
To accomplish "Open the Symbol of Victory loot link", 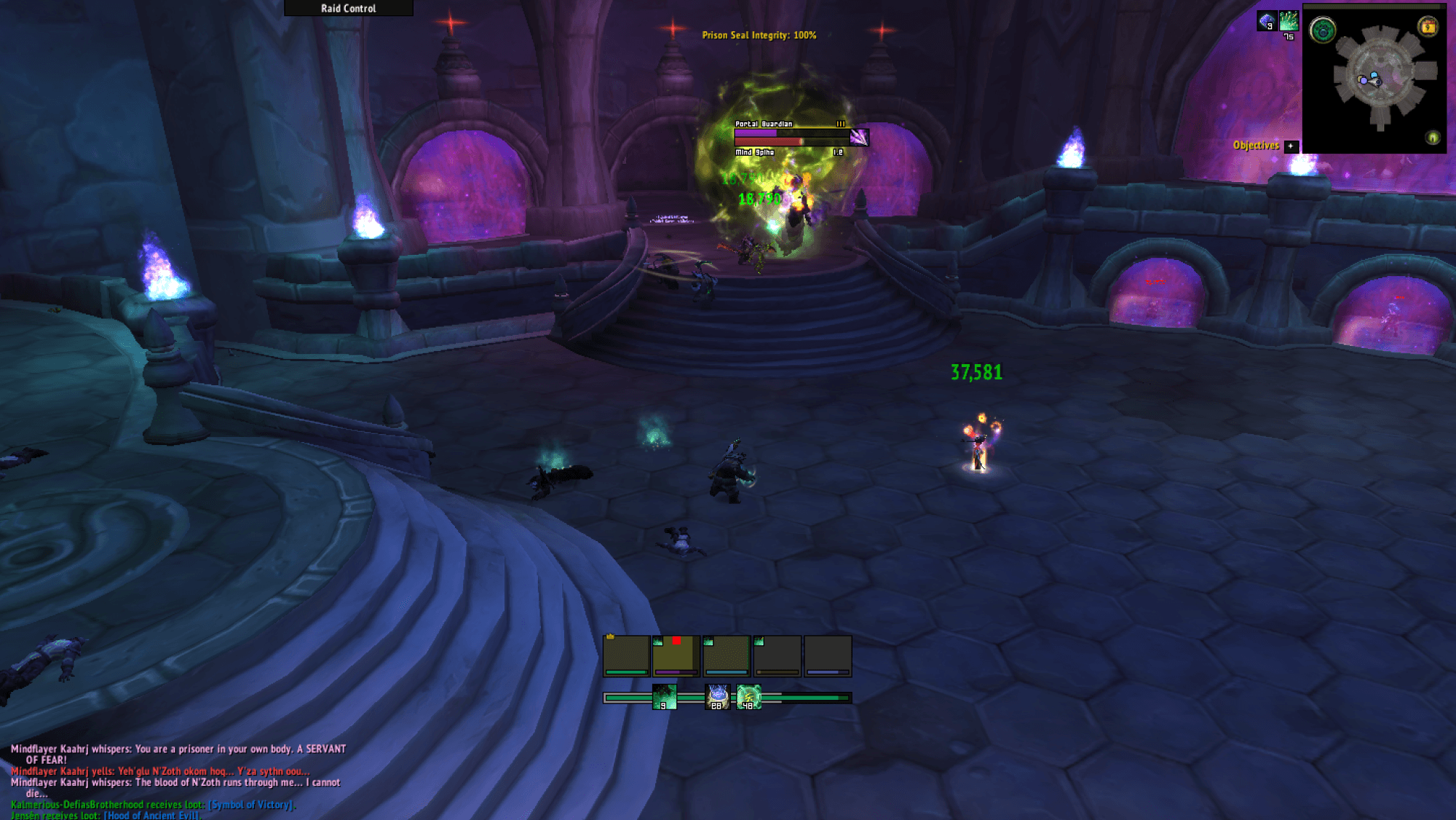I will coord(252,805).
